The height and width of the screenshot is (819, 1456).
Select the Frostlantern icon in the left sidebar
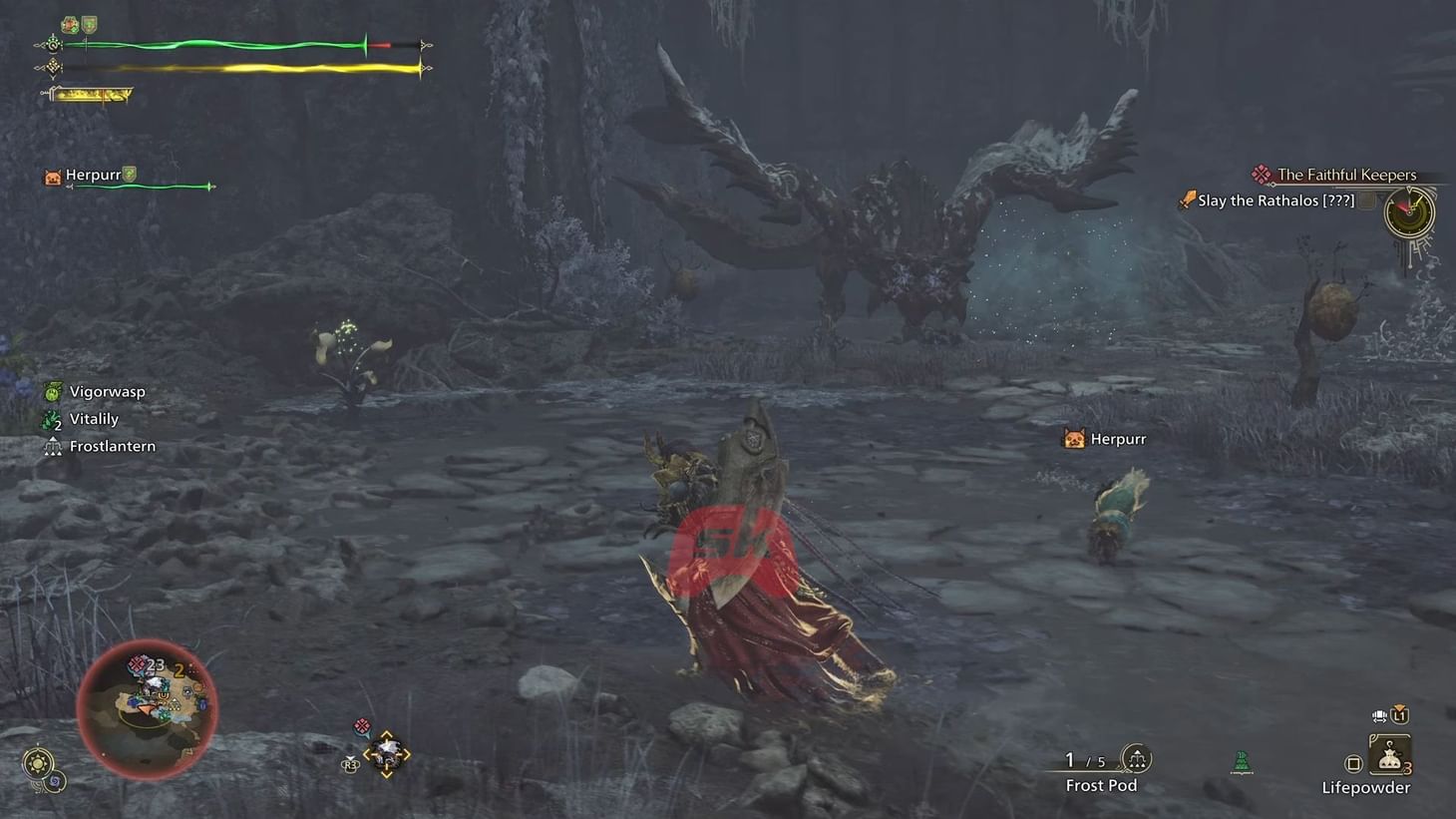(53, 446)
